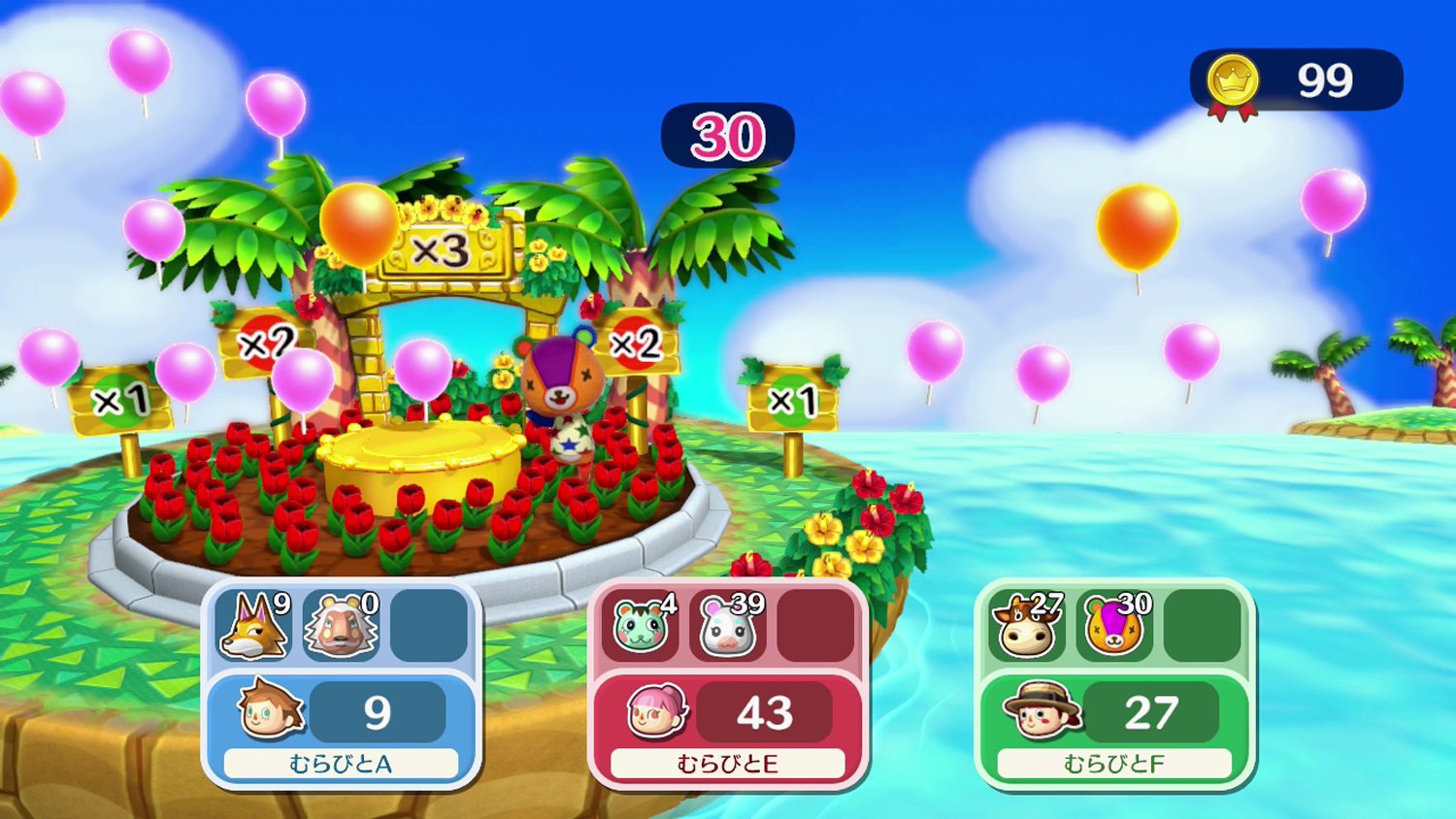Viewport: 1456px width, 819px height.
Task: Select the green cat villager card
Action: [x=641, y=626]
